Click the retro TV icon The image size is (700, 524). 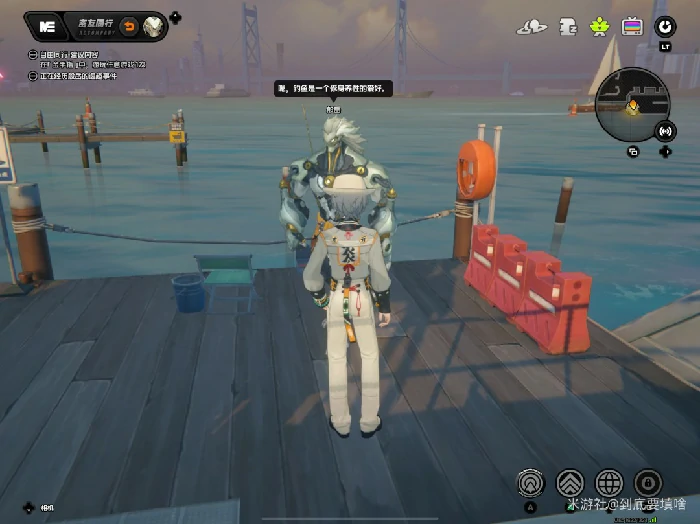pos(632,27)
